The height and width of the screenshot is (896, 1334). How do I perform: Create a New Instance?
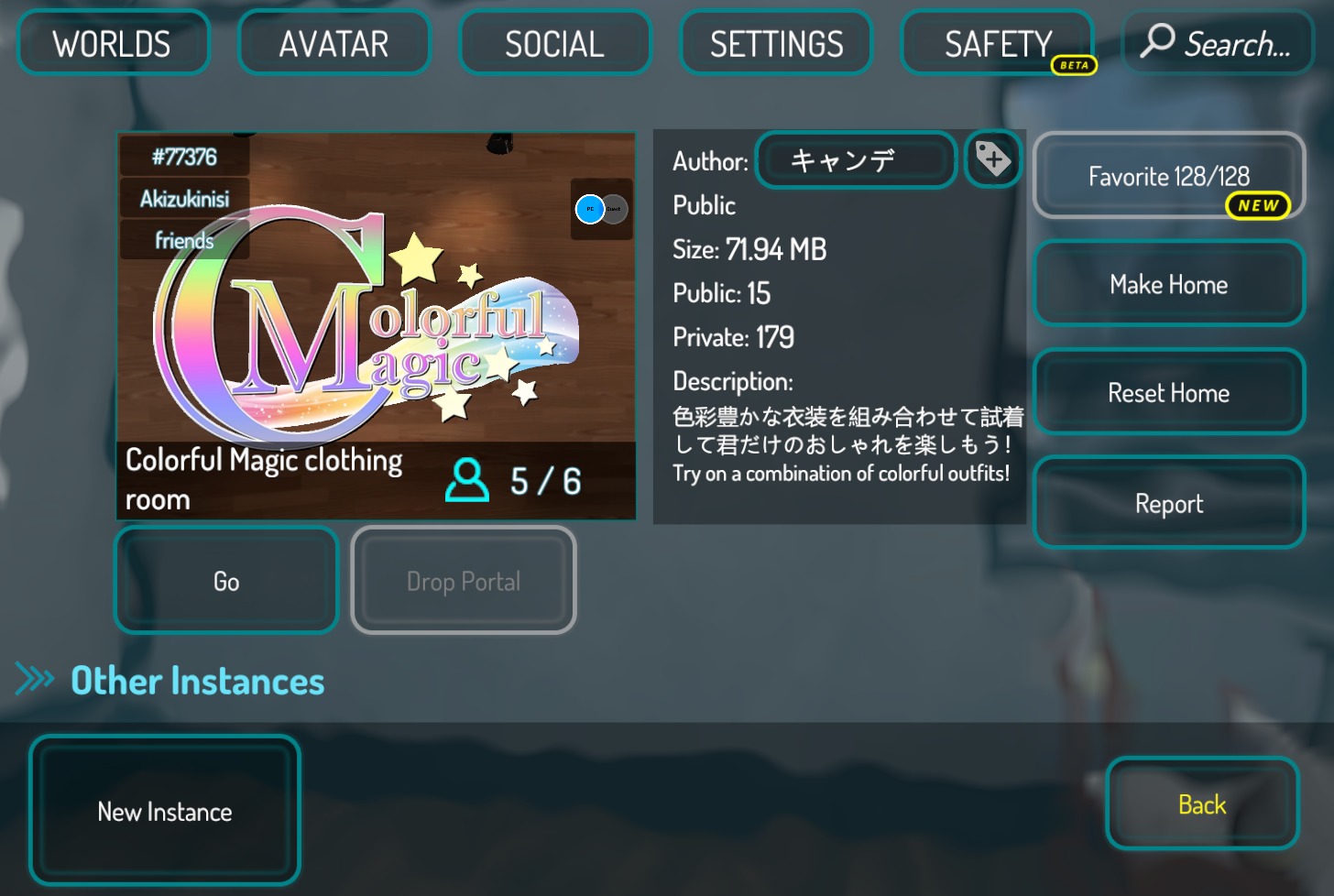click(x=164, y=810)
